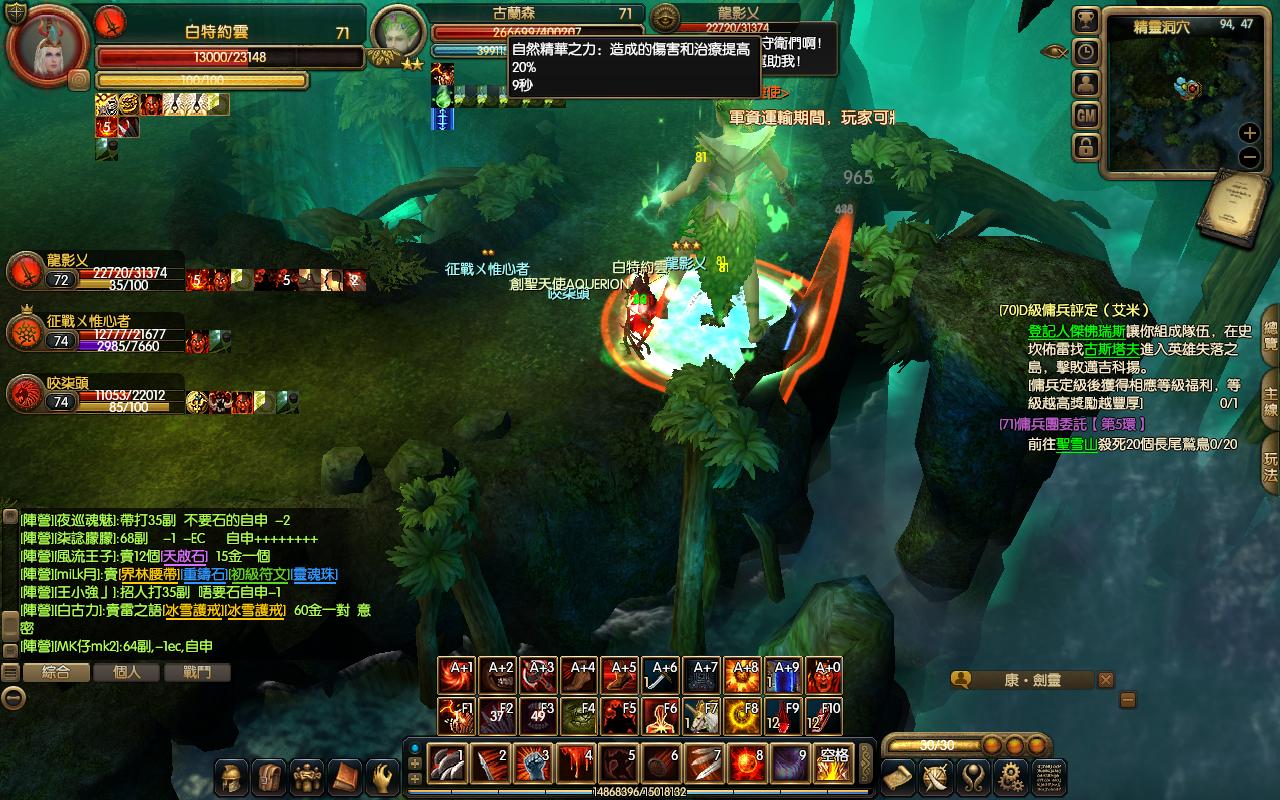Open the backpack inventory icon
The width and height of the screenshot is (1280, 800).
point(269,777)
